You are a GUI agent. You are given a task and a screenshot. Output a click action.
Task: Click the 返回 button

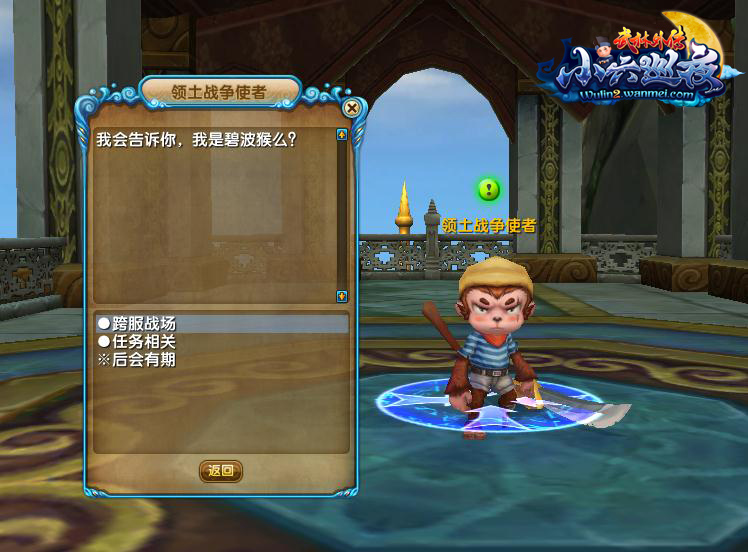click(x=220, y=470)
